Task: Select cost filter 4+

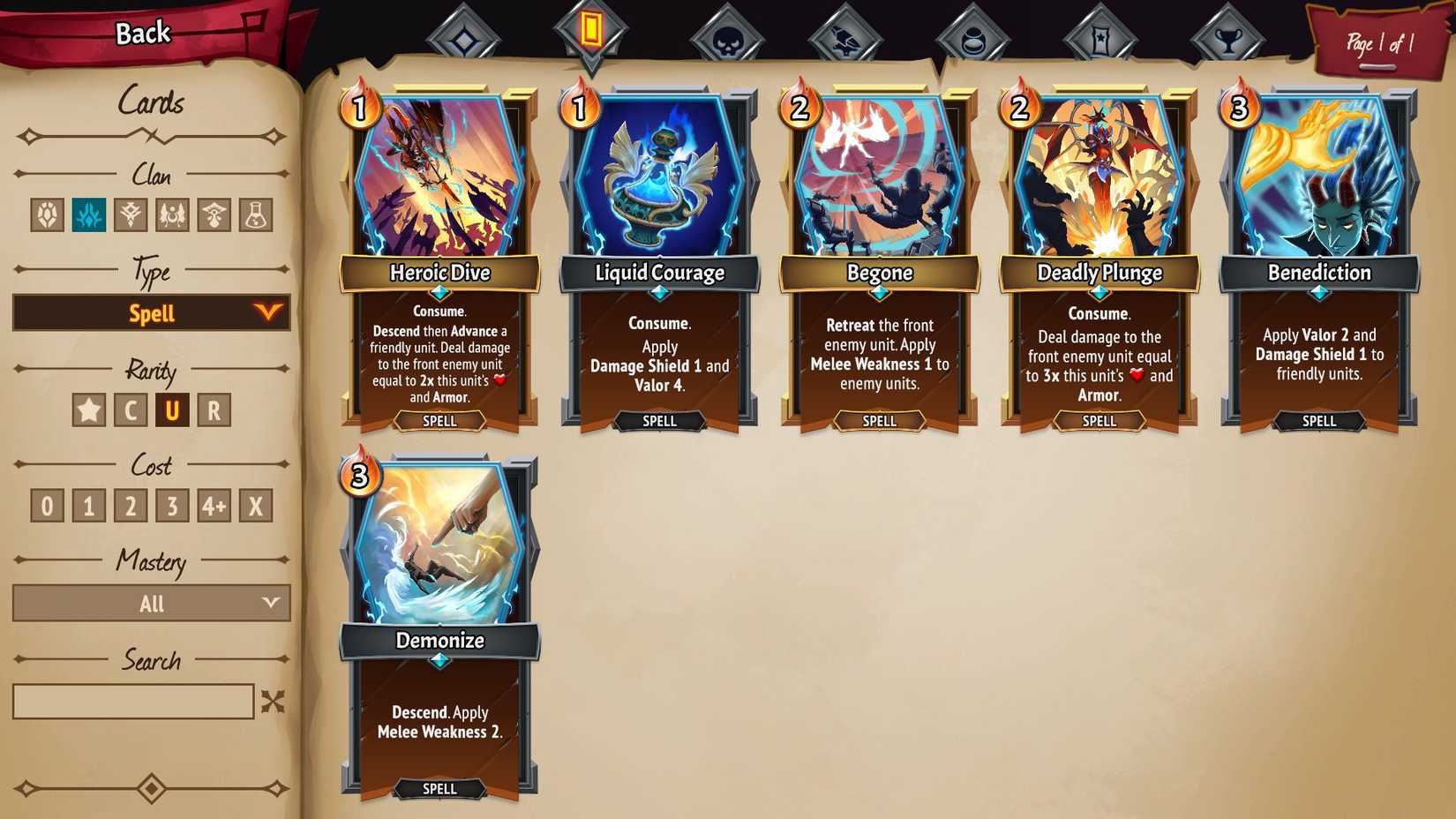Action: [214, 505]
